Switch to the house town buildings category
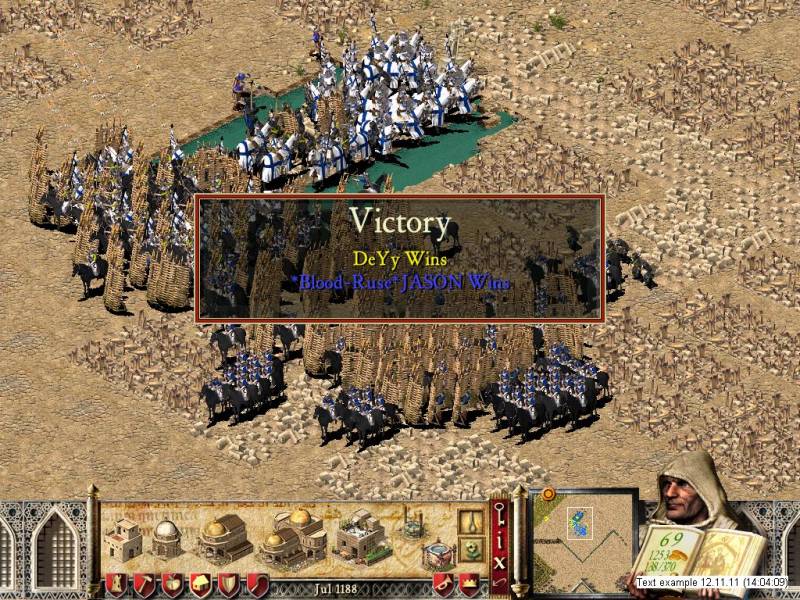800x600 pixels. [200, 584]
